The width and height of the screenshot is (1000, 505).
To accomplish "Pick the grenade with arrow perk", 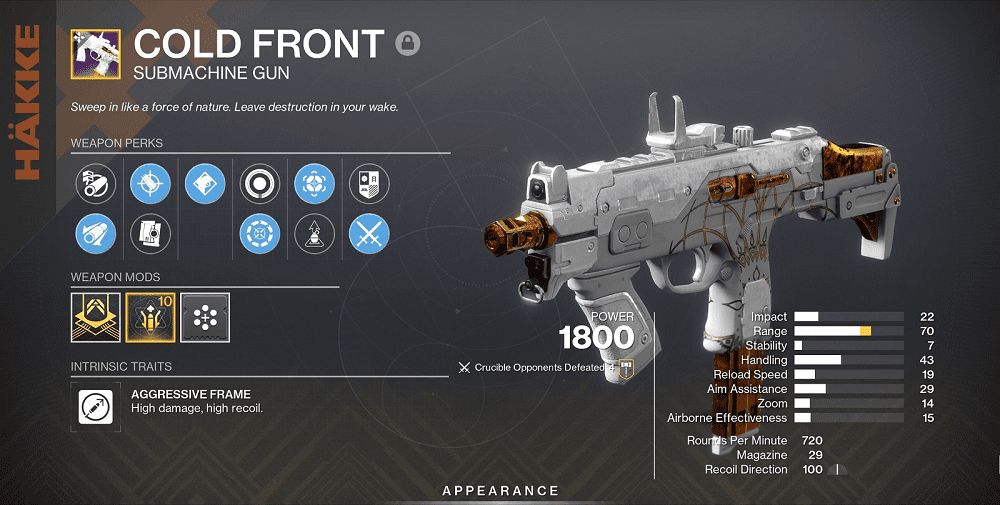I will [314, 234].
